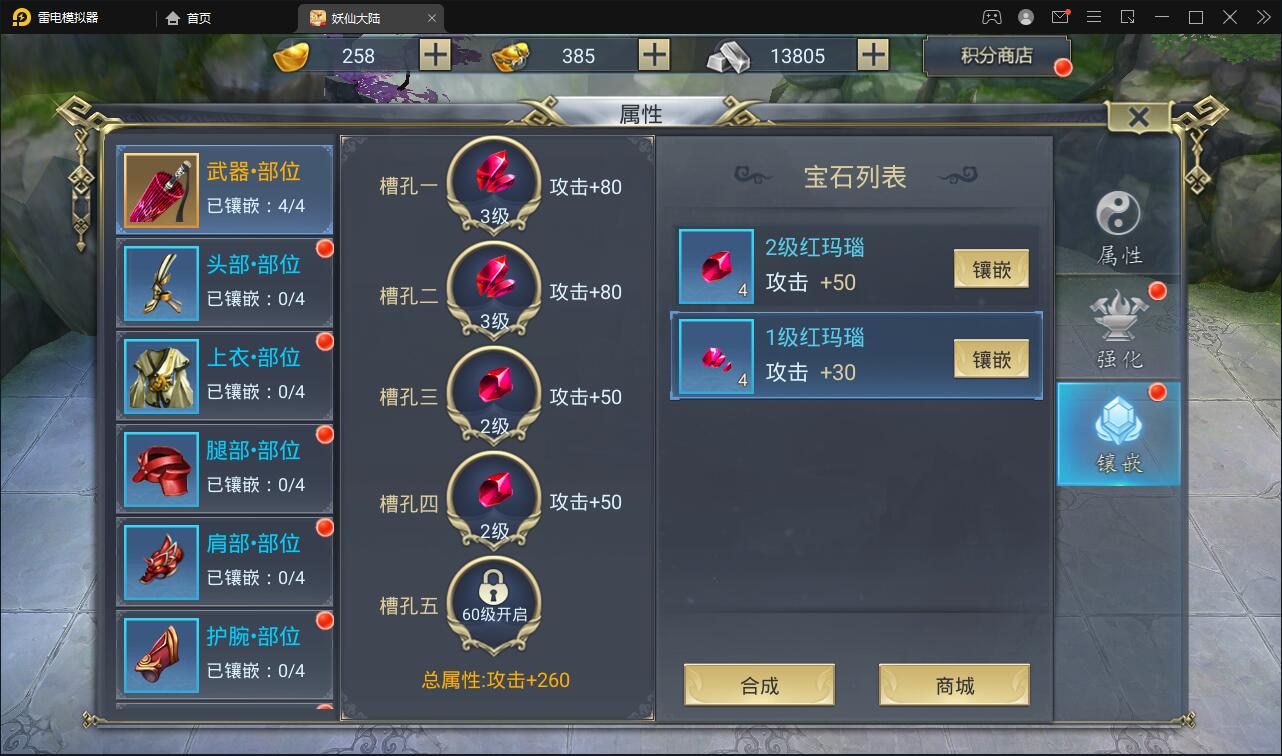Screen dimensions: 1282x756
Task: Open the 积分商店 points shop
Action: (x=996, y=56)
